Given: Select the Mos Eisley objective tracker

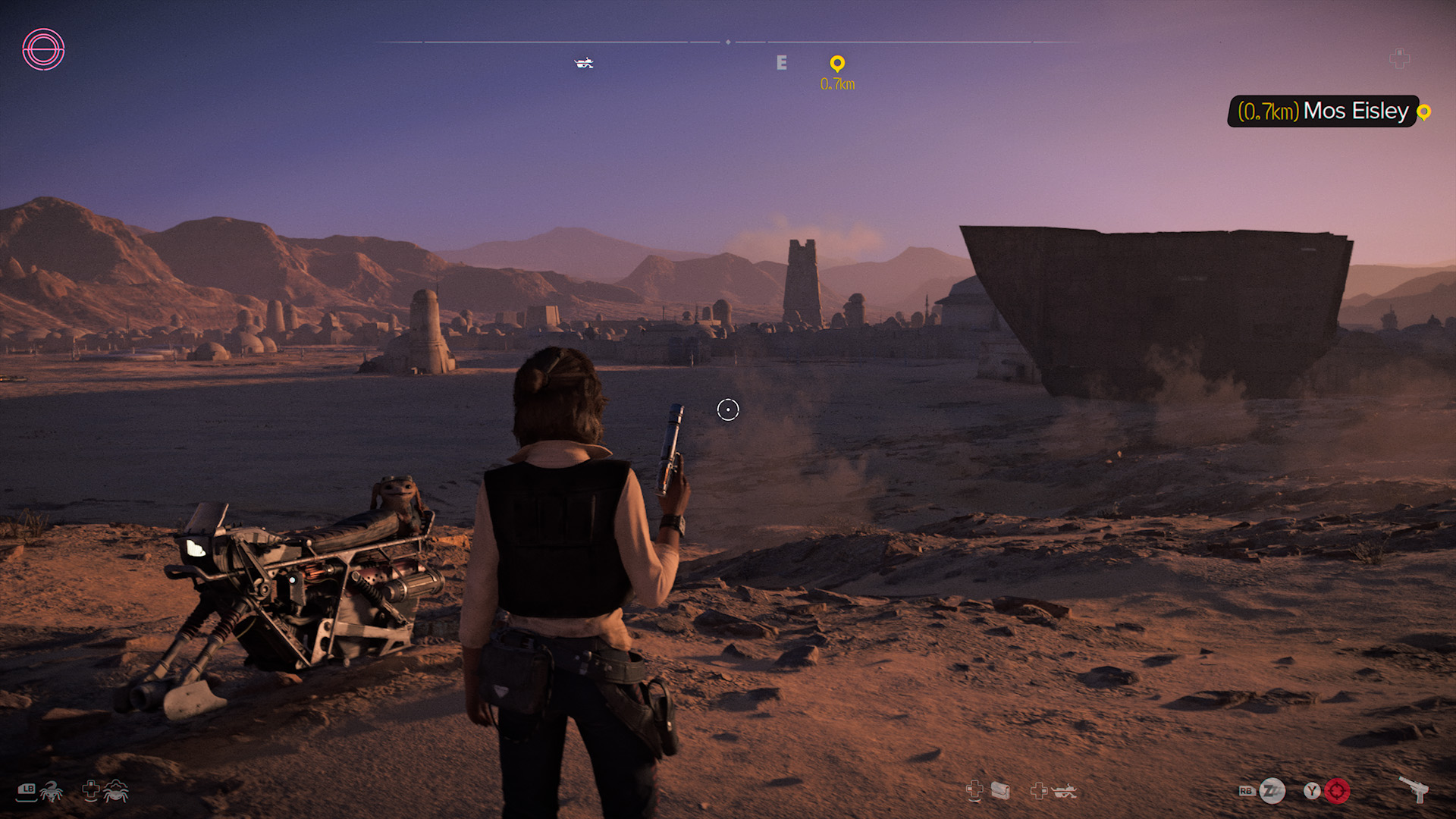Looking at the screenshot, I should (x=1323, y=111).
